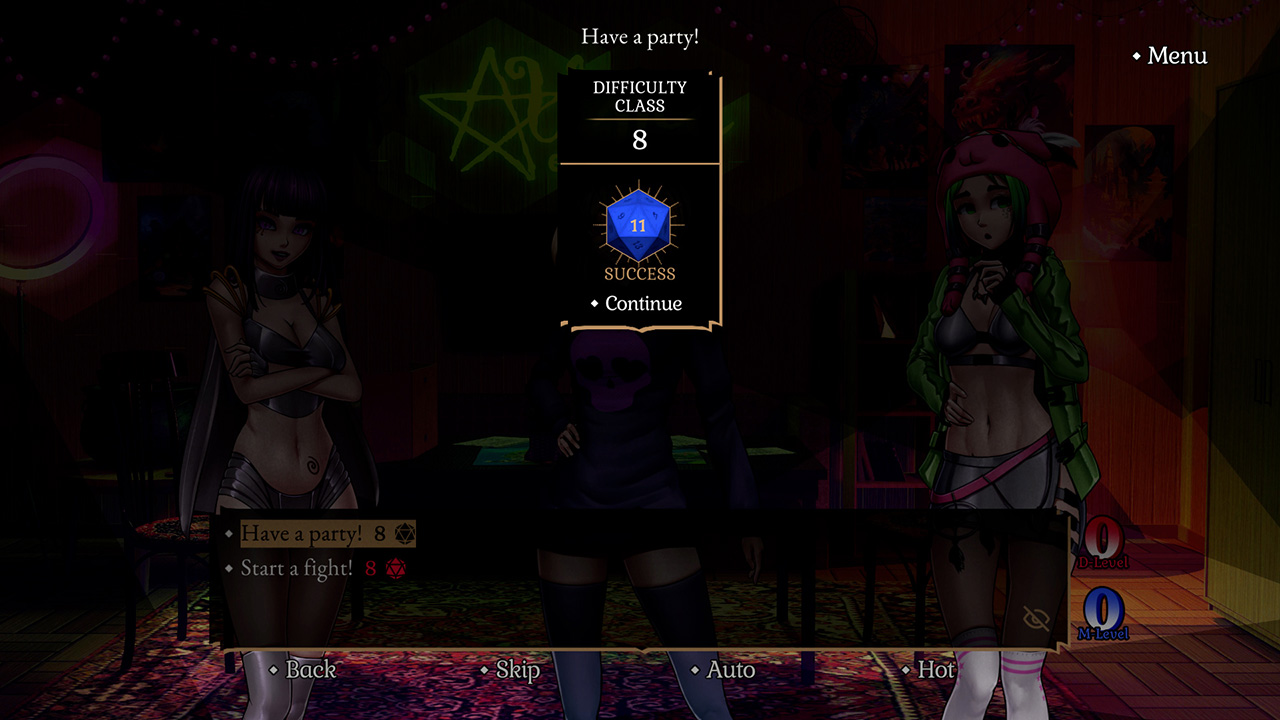1280x720 pixels.
Task: Click the gold d20 icon beside "Have a party!"
Action: click(x=404, y=534)
